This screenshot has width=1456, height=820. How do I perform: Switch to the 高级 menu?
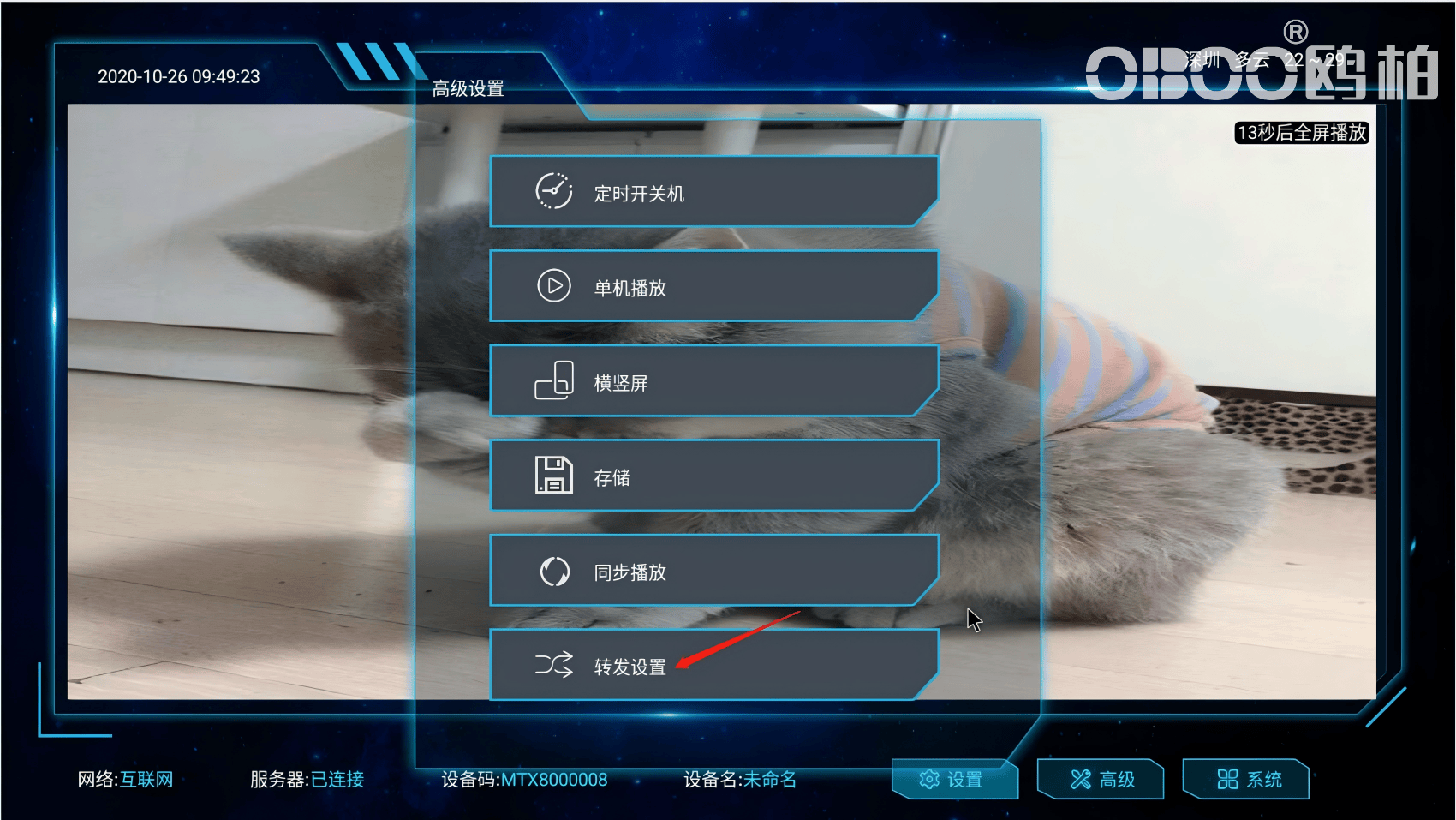click(1101, 780)
